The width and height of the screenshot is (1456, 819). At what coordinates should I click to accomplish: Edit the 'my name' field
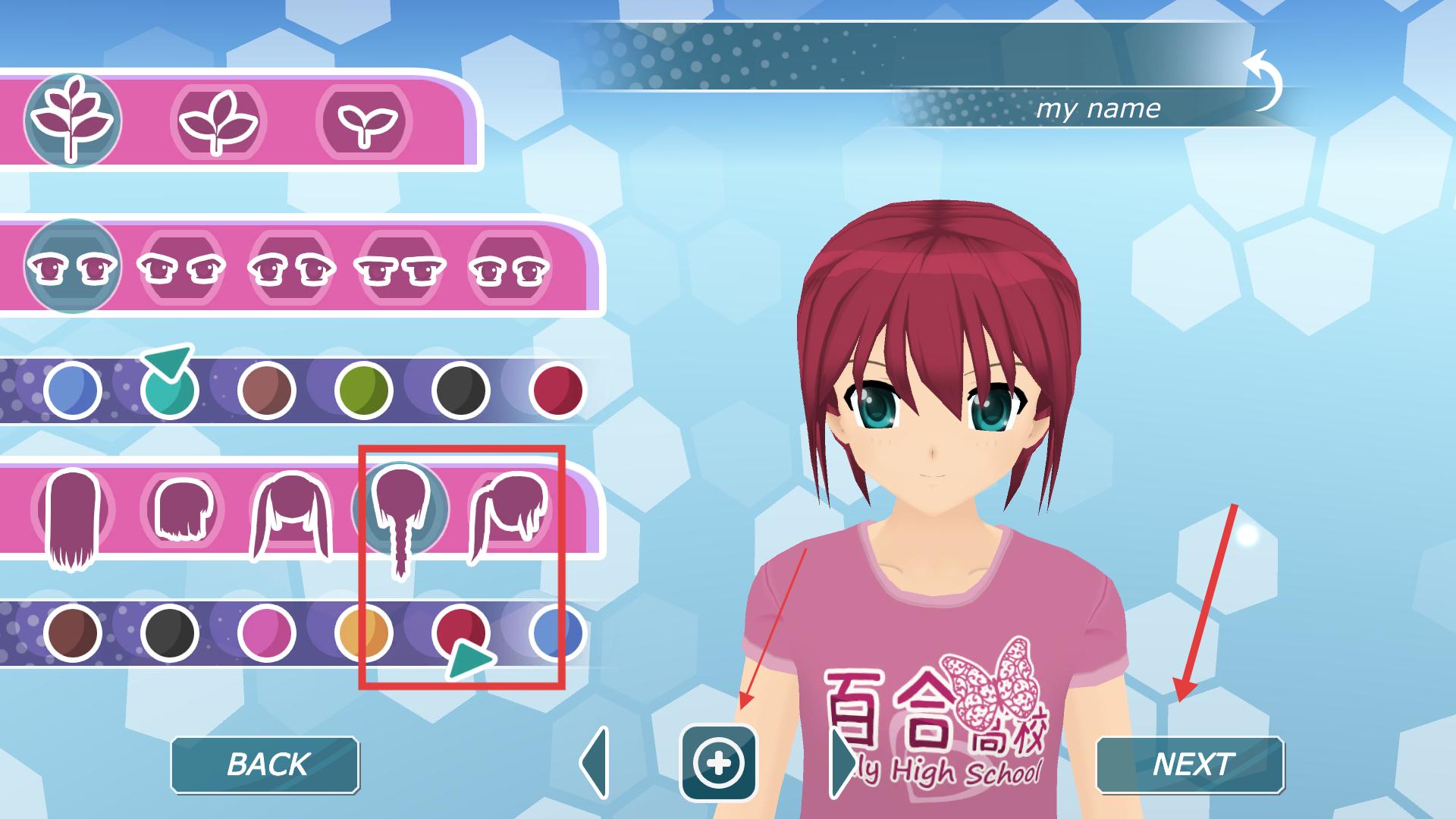point(1097,109)
